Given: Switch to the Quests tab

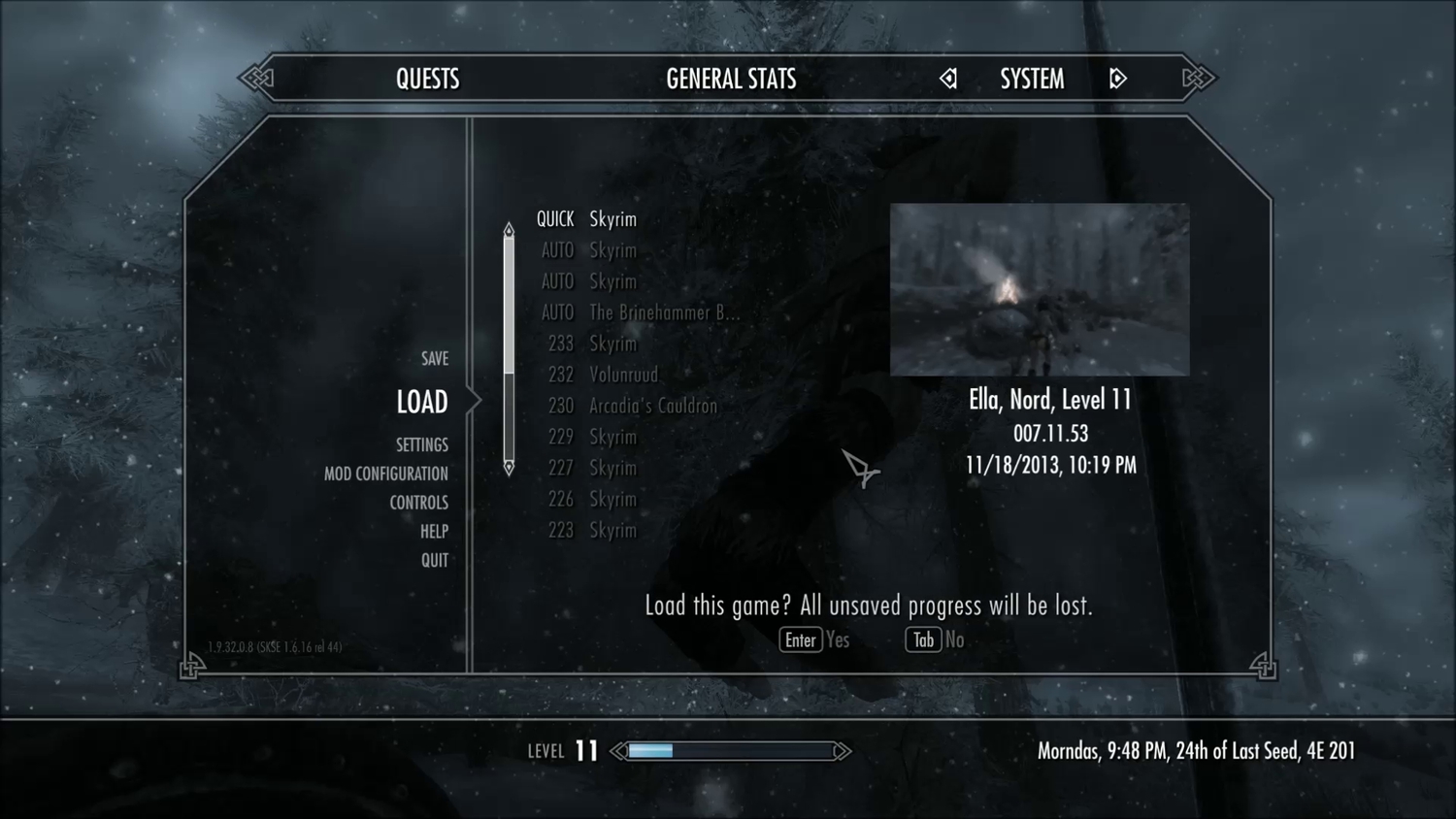Looking at the screenshot, I should click(x=427, y=79).
